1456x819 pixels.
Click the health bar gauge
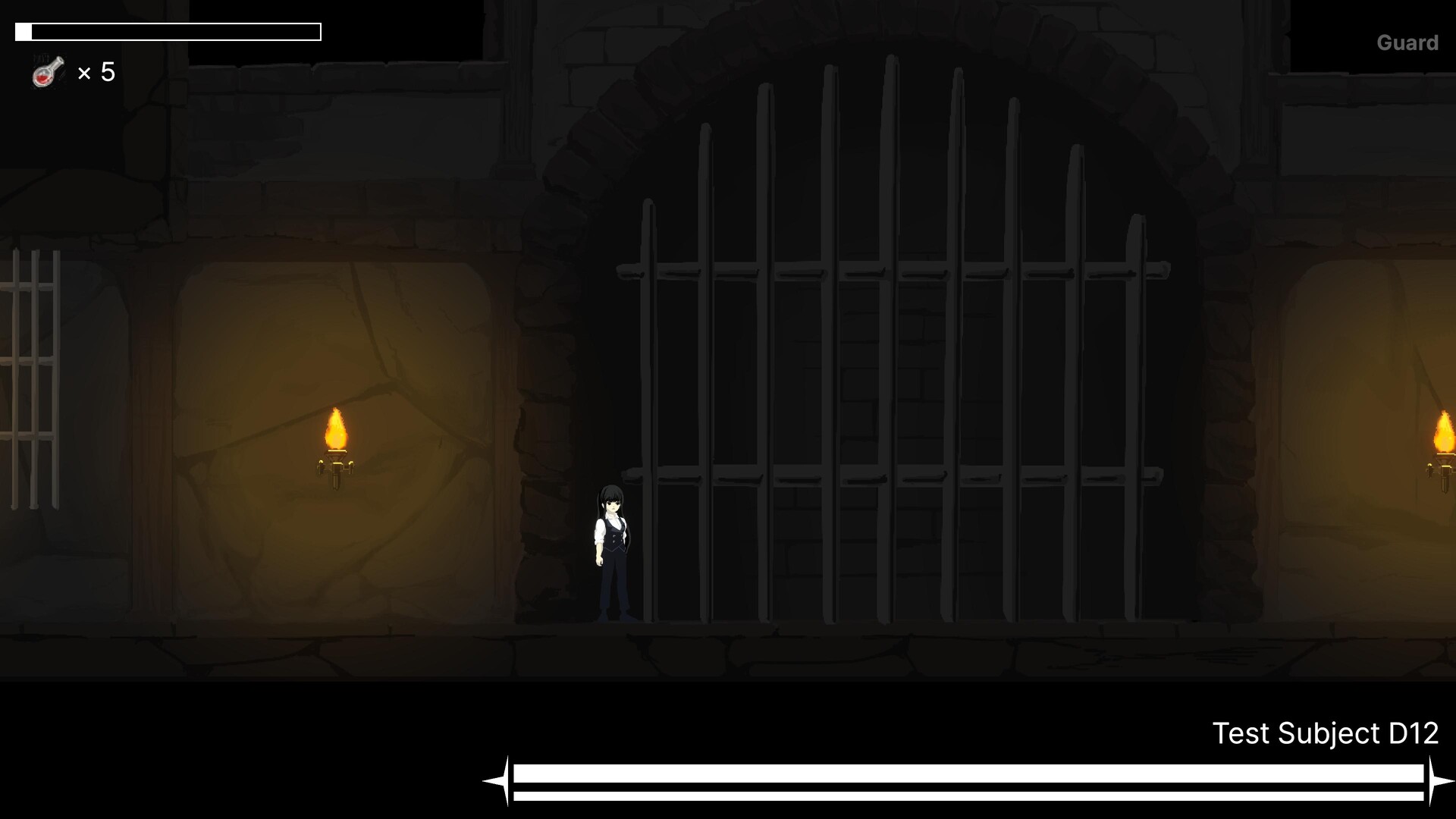[x=167, y=32]
